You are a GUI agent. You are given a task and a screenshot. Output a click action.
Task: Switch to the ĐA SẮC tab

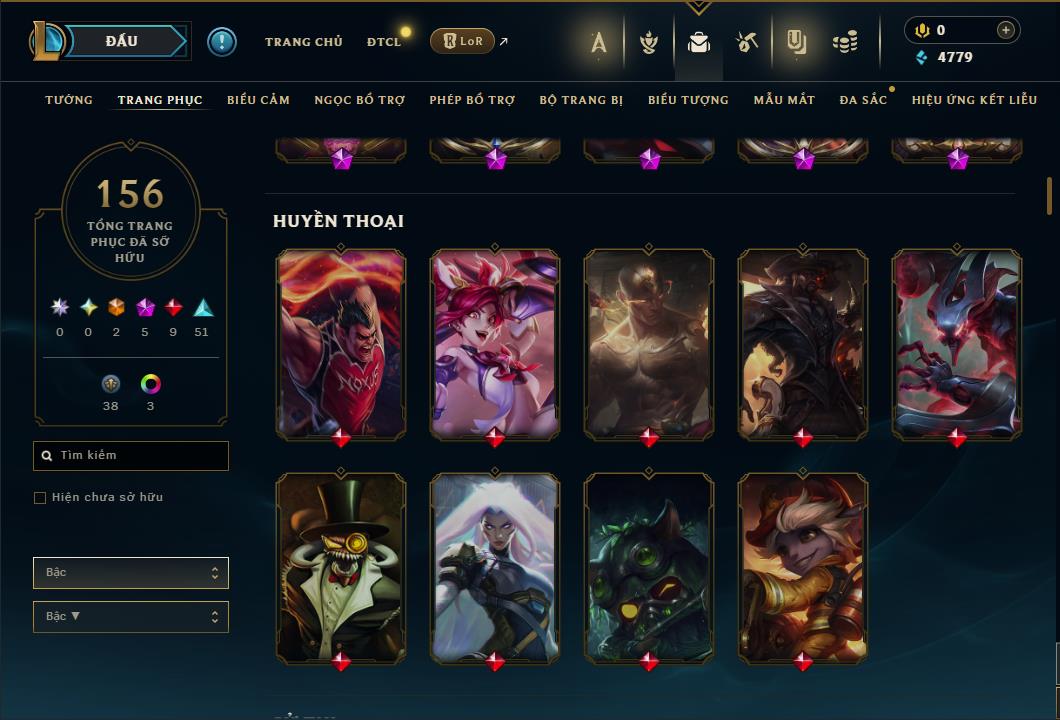click(x=863, y=100)
